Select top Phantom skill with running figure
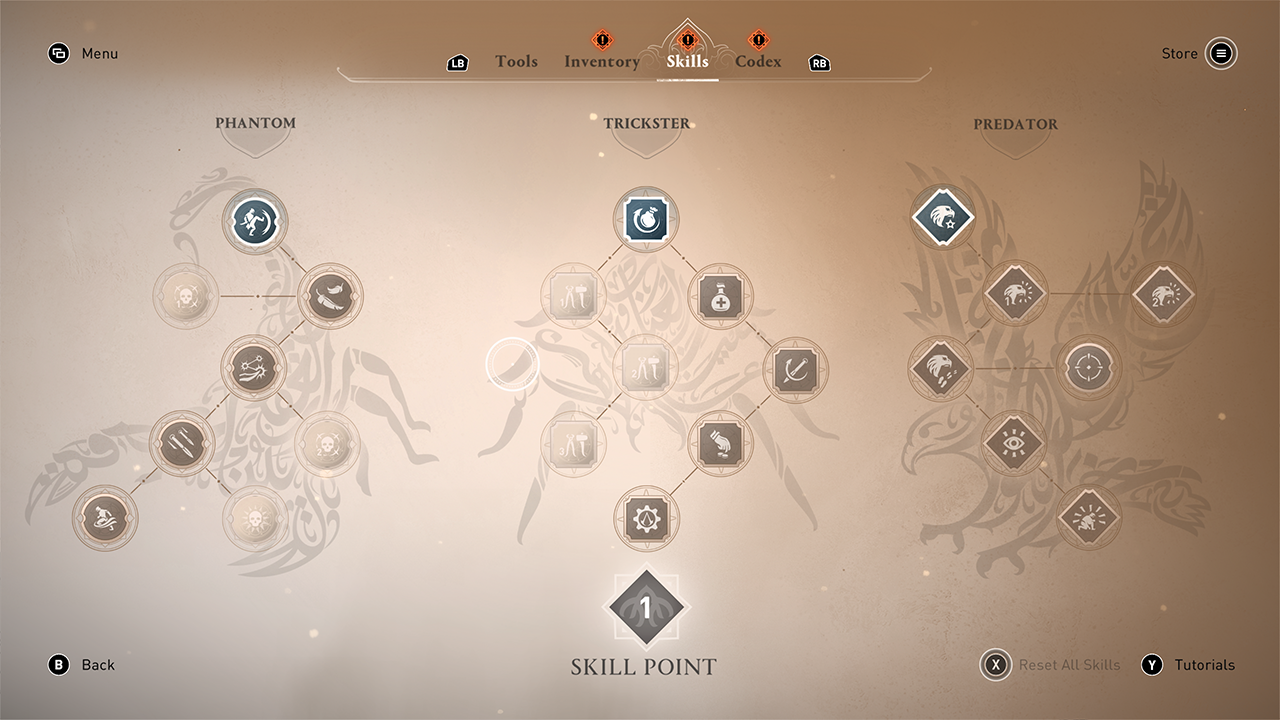 click(x=255, y=220)
